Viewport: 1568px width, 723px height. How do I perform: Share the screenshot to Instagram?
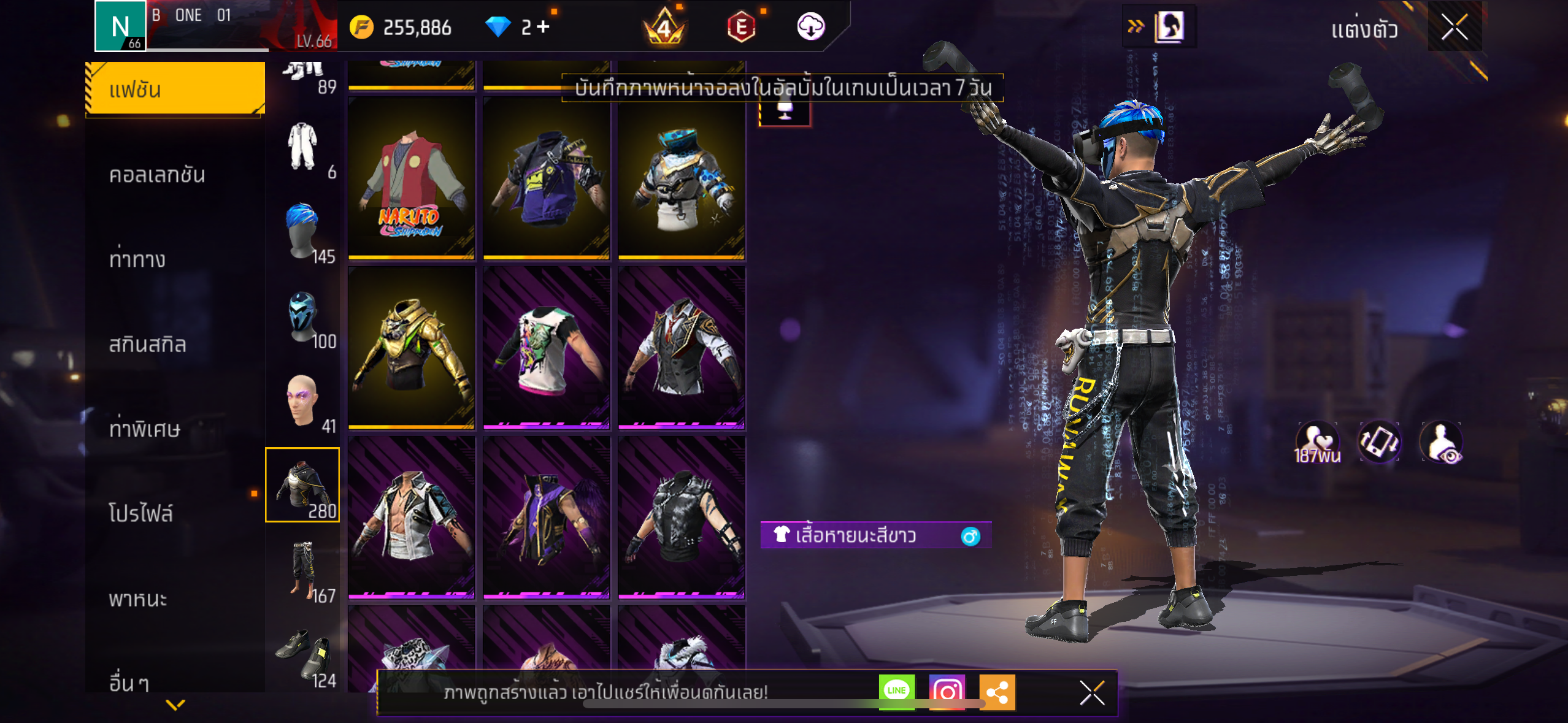coord(947,692)
